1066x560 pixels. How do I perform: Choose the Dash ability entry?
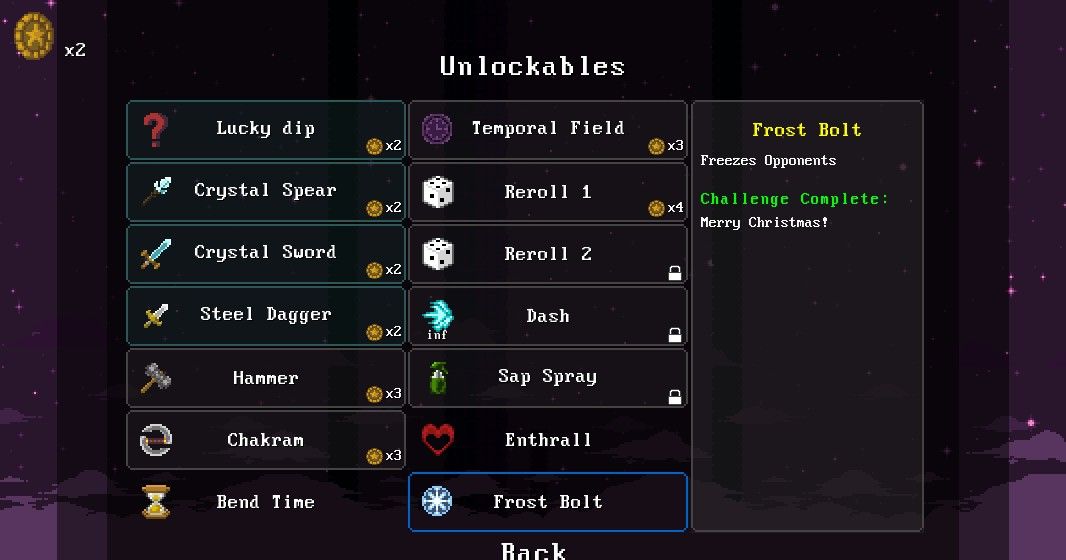(x=547, y=316)
